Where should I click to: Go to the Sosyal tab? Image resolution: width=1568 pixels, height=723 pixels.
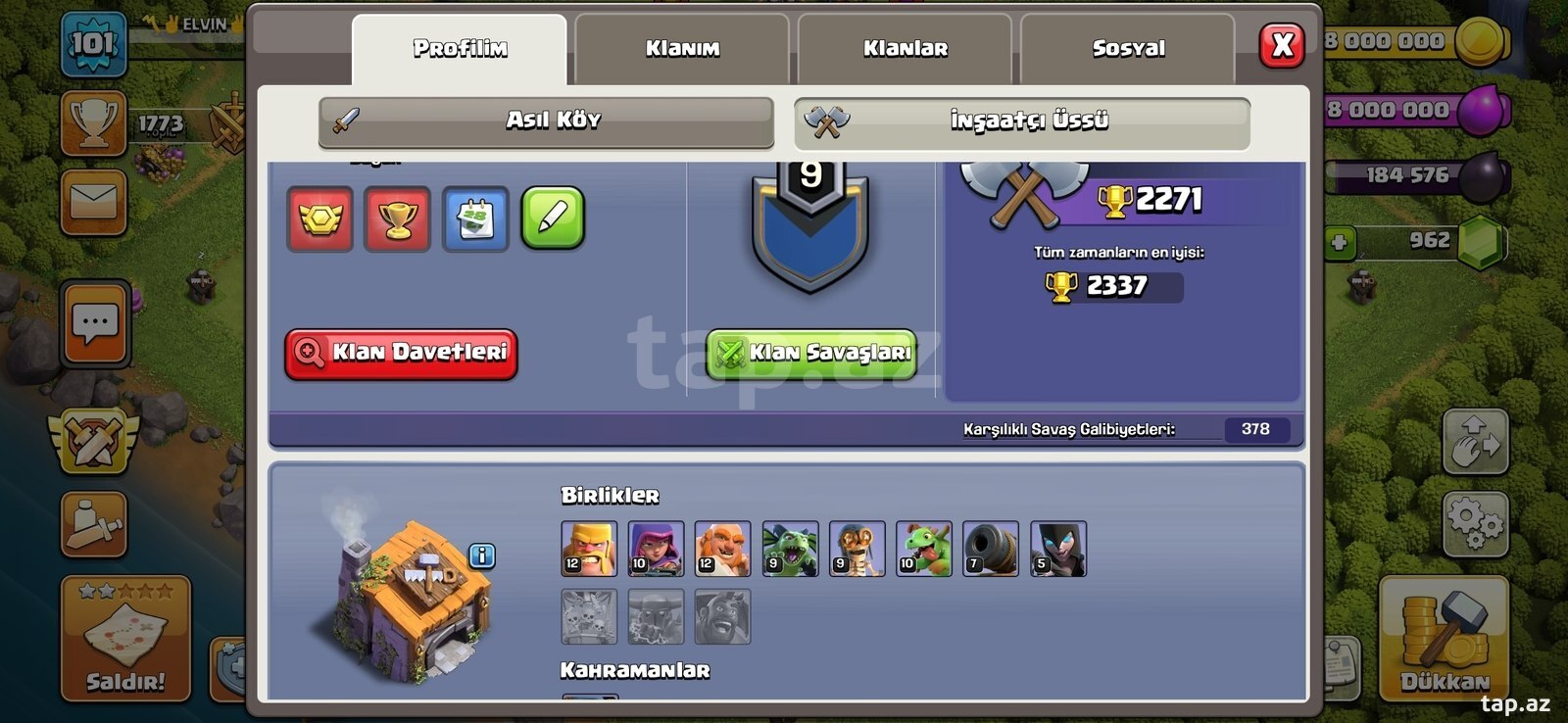click(x=1128, y=48)
